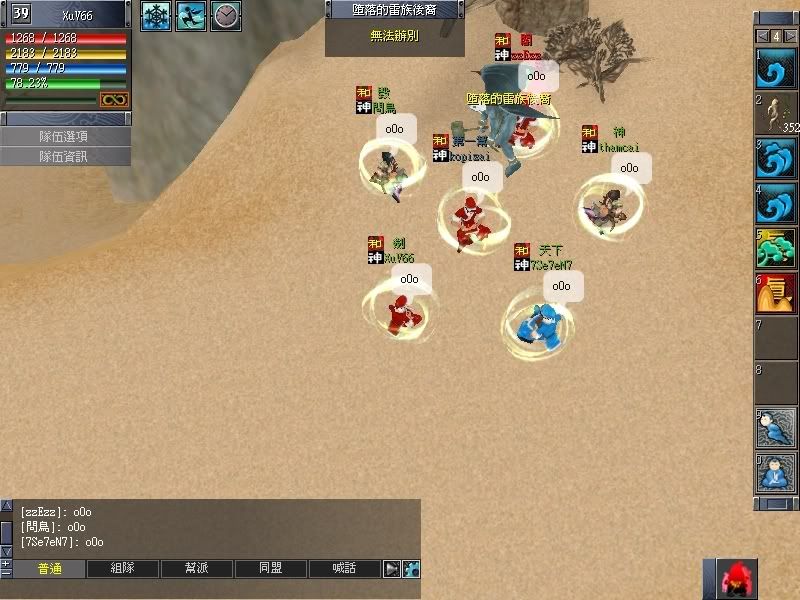Screen dimensions: 800x600
Task: Open the 隊伍資訊 team info button
Action: [x=65, y=156]
